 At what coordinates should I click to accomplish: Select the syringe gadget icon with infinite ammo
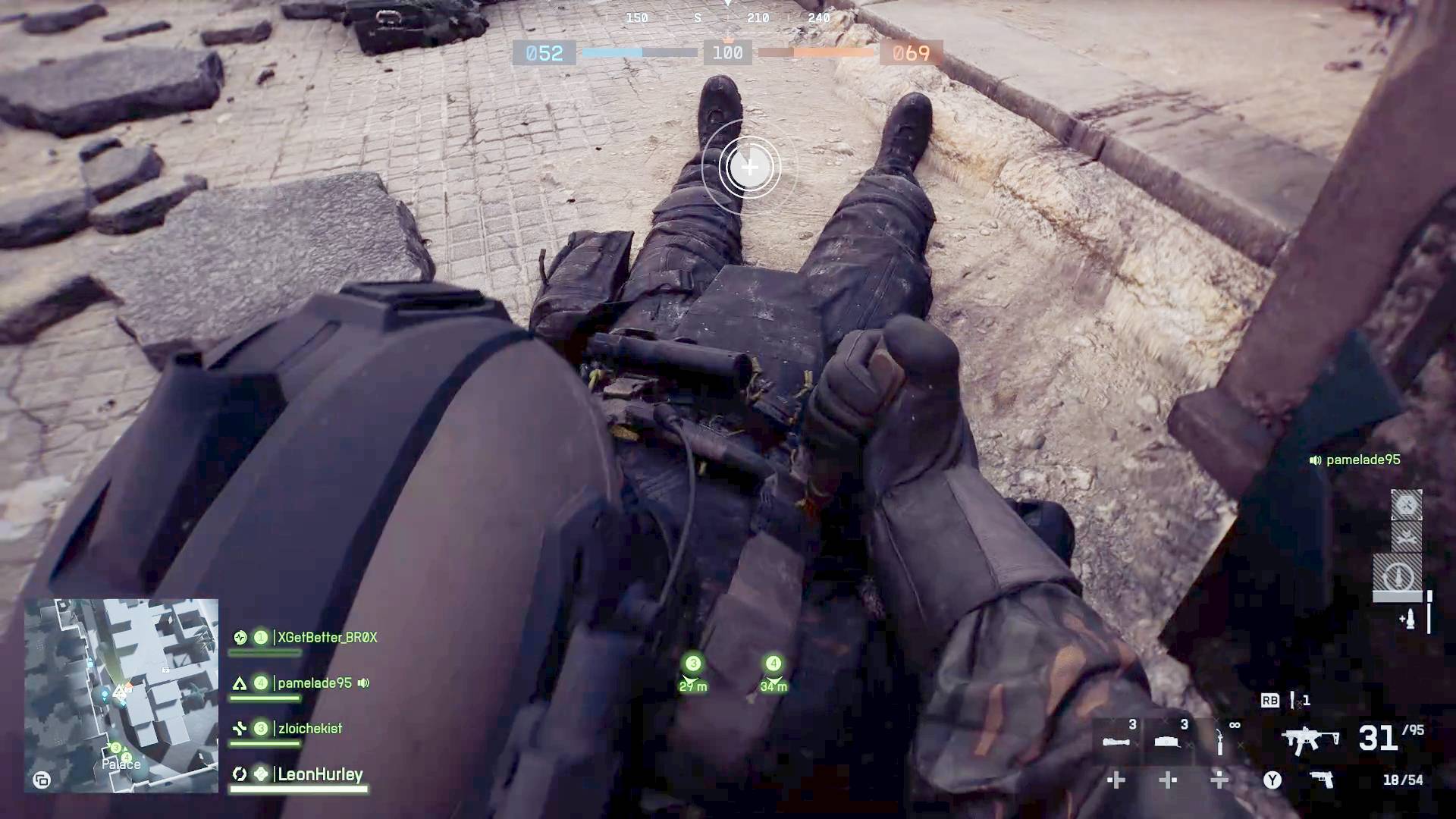(x=1218, y=741)
